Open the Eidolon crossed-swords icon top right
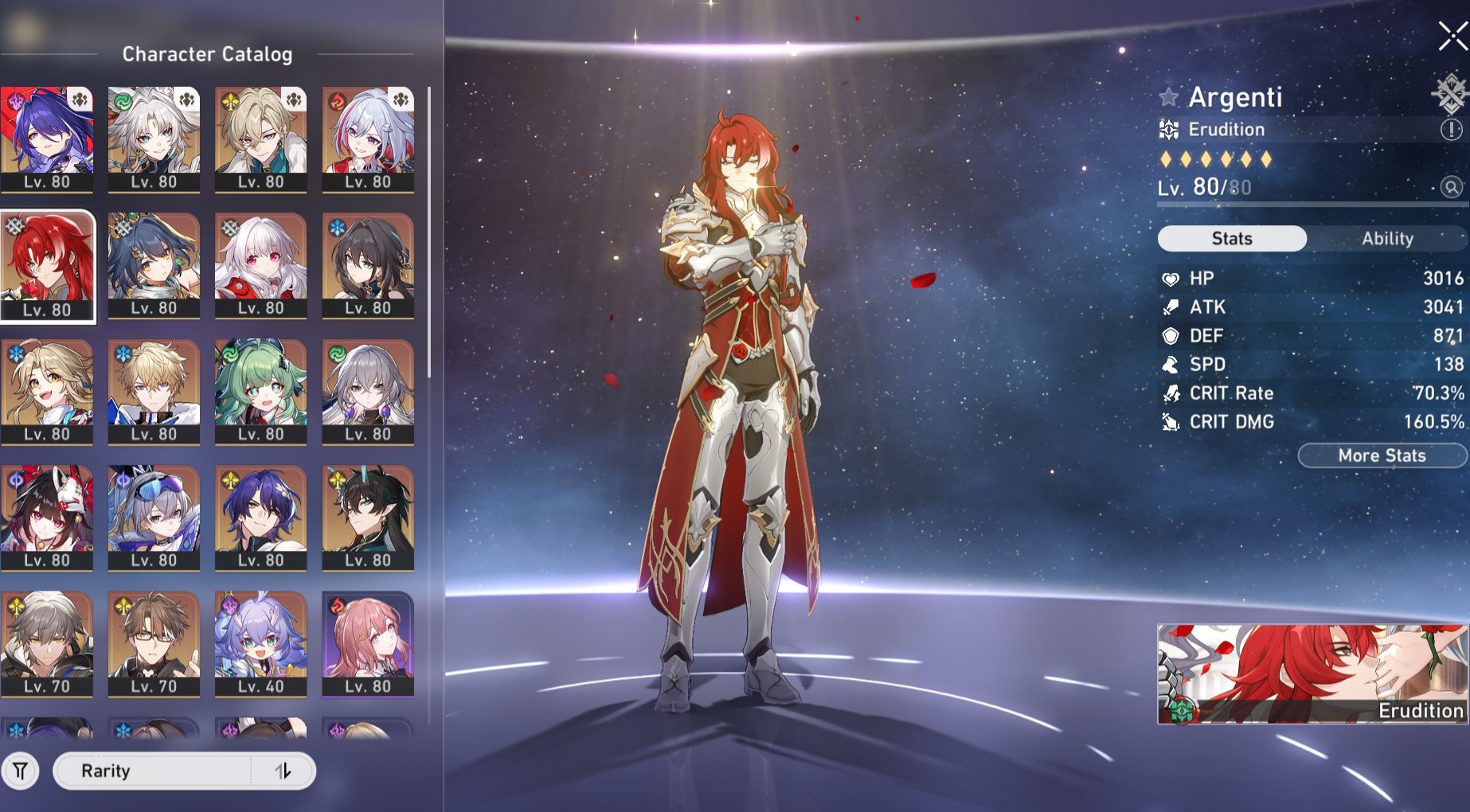The width and height of the screenshot is (1470, 812). [x=1451, y=91]
